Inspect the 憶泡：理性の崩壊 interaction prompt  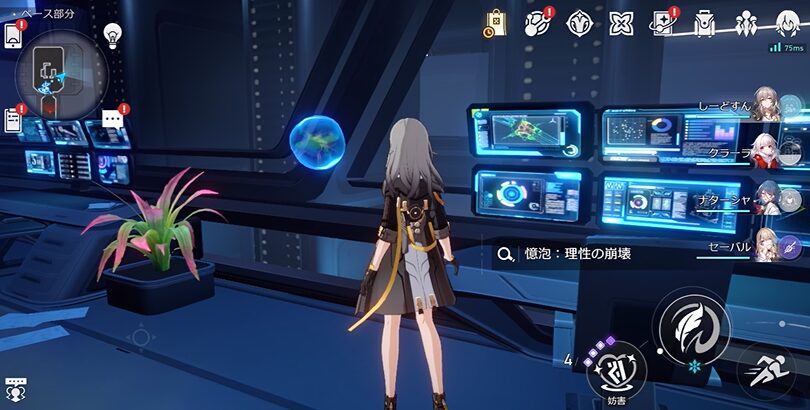pos(572,254)
